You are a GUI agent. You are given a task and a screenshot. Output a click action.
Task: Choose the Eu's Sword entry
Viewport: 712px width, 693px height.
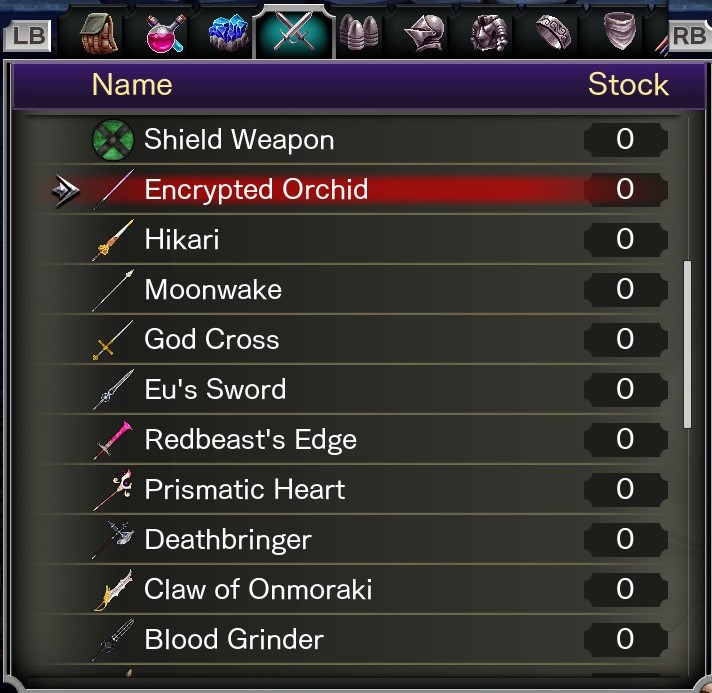coord(215,389)
